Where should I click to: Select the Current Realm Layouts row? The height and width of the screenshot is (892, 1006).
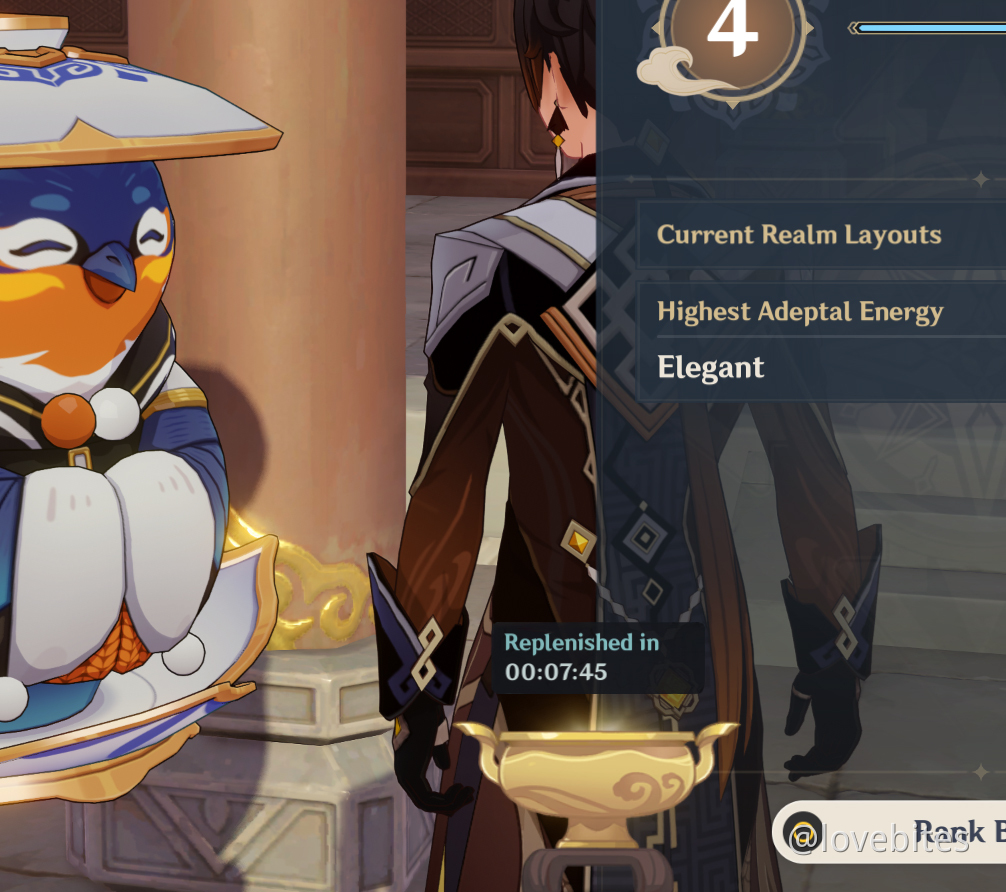(820, 236)
